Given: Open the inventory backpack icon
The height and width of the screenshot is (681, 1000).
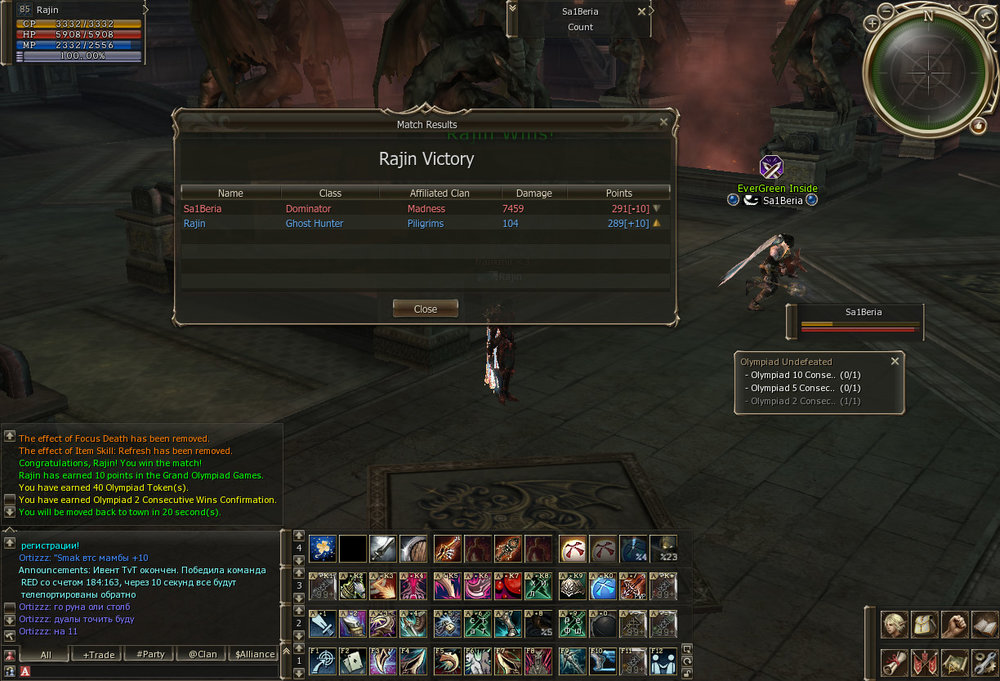Looking at the screenshot, I should pos(924,624).
